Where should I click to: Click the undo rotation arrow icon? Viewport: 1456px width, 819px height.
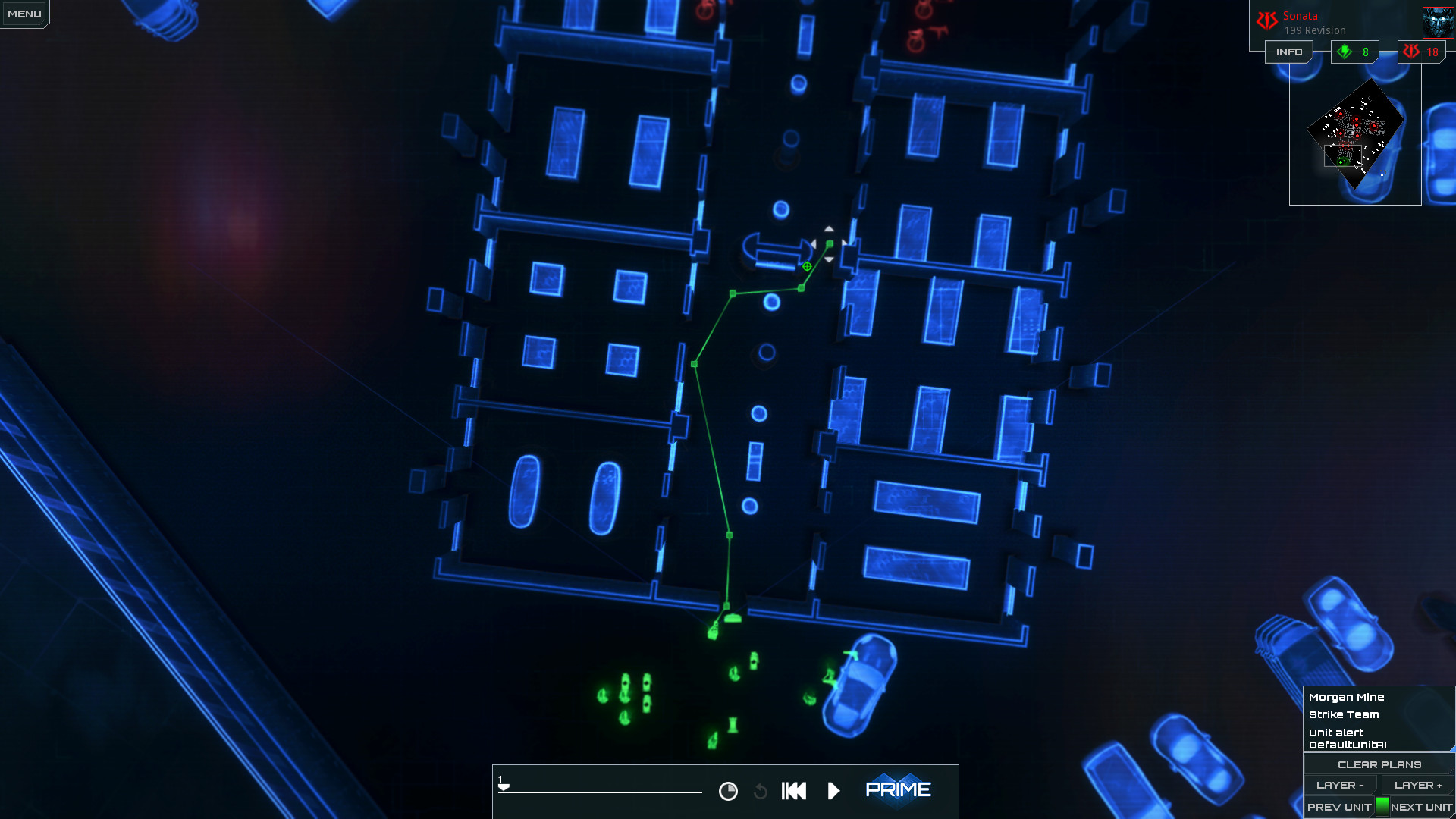(x=761, y=791)
